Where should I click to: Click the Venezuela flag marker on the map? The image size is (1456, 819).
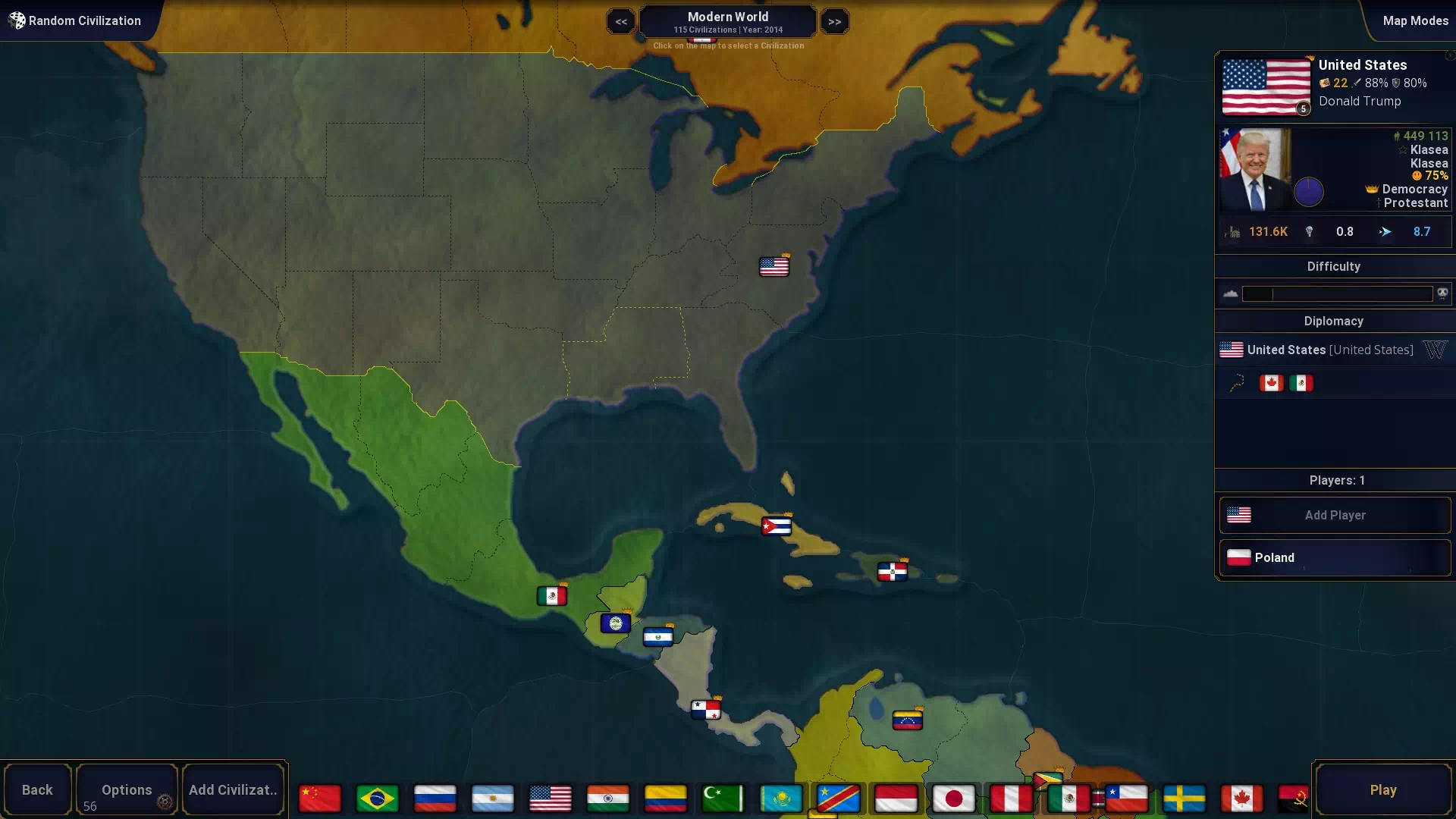coord(909,719)
